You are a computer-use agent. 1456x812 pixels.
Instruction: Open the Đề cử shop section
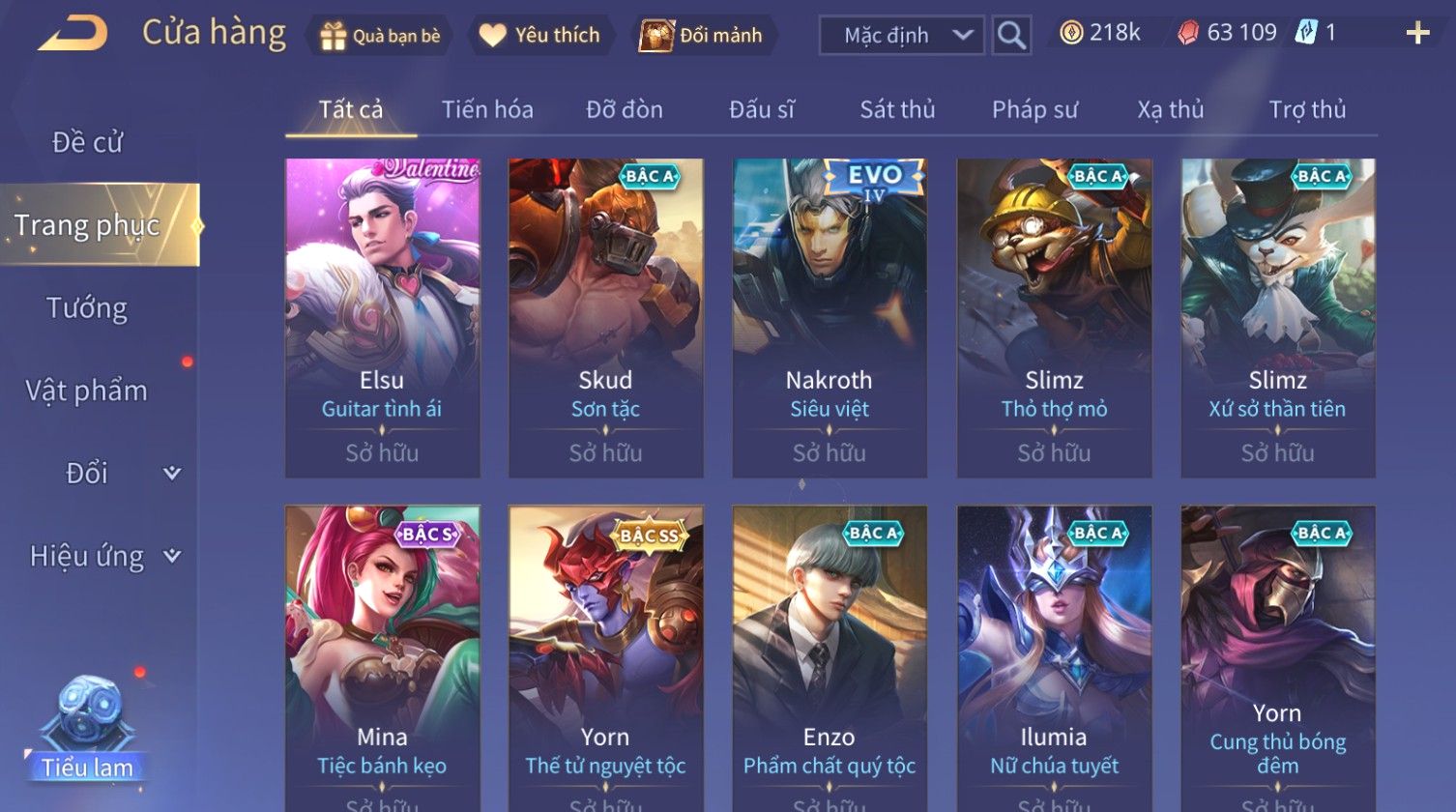click(87, 142)
